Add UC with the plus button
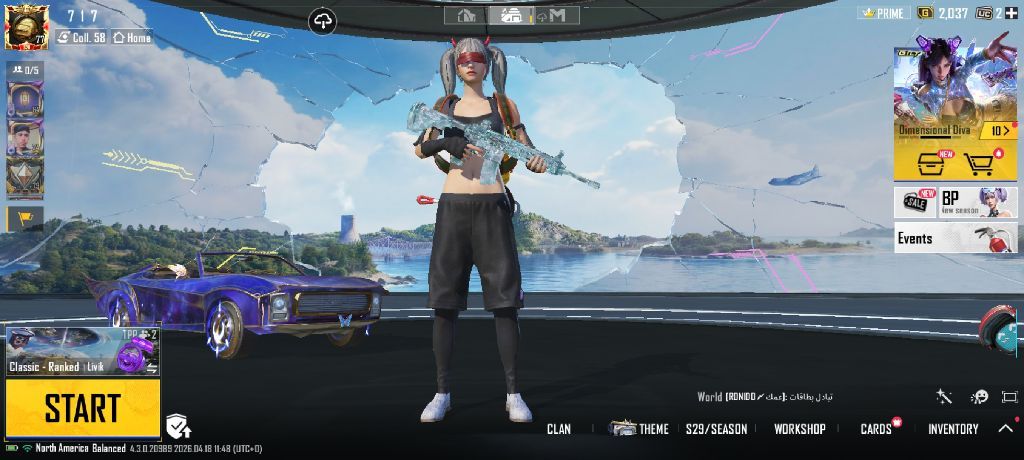Image resolution: width=1024 pixels, height=460 pixels. click(1012, 13)
